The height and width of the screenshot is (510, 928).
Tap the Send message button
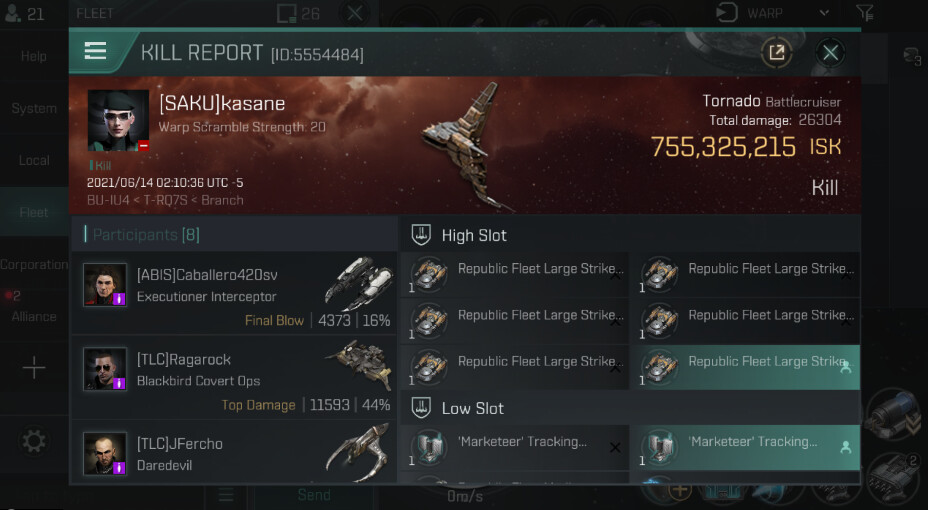[314, 495]
